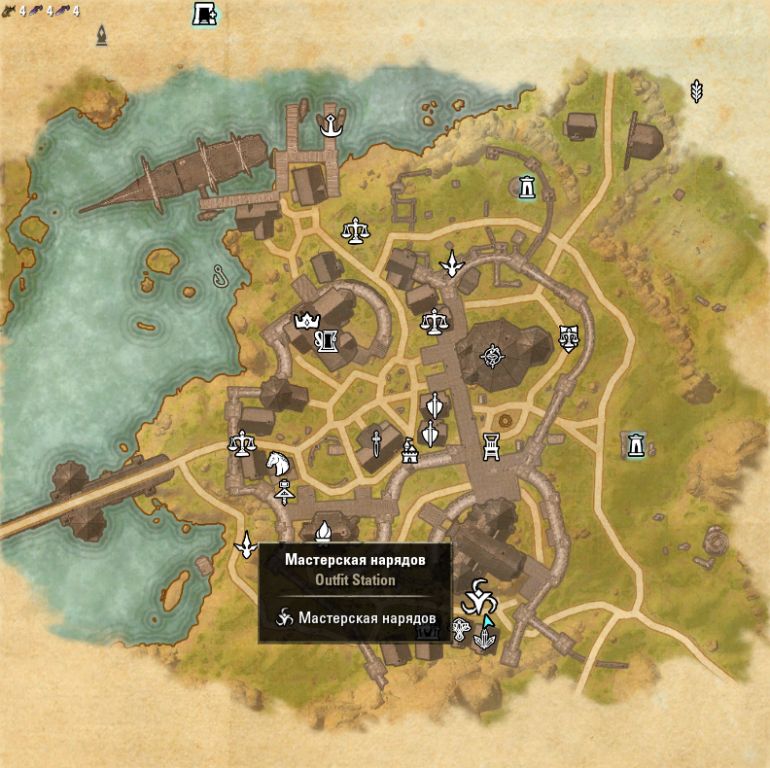Choose the chair marker on the map

click(x=491, y=447)
